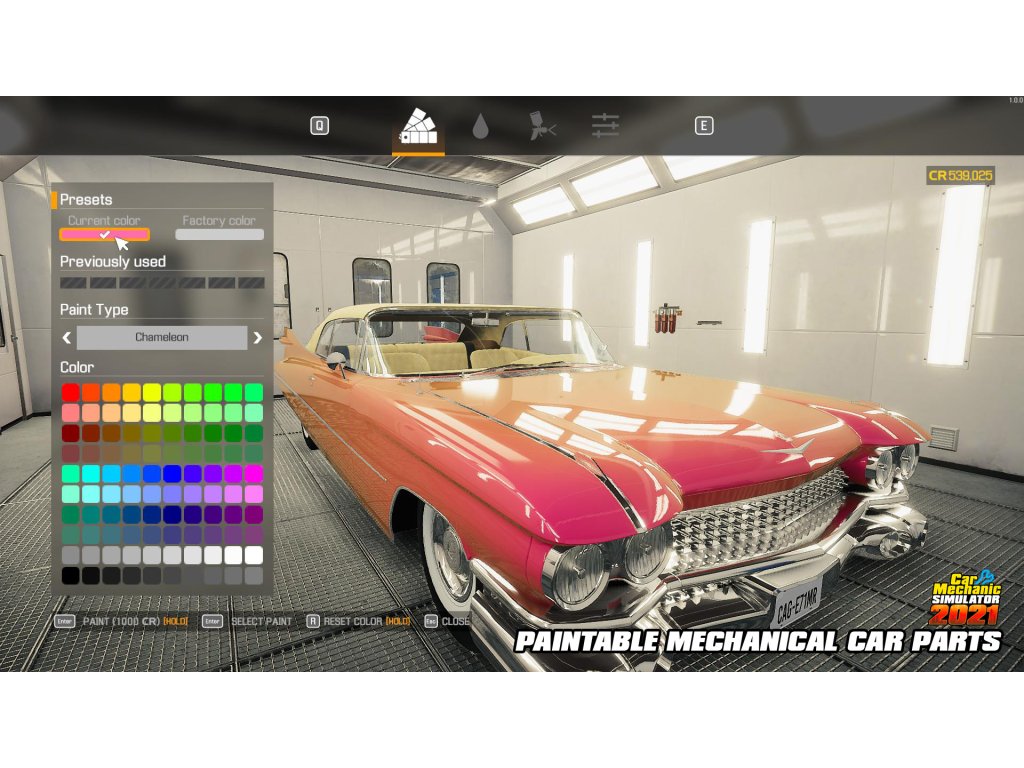Pick the bright cyan color swatch

point(90,474)
